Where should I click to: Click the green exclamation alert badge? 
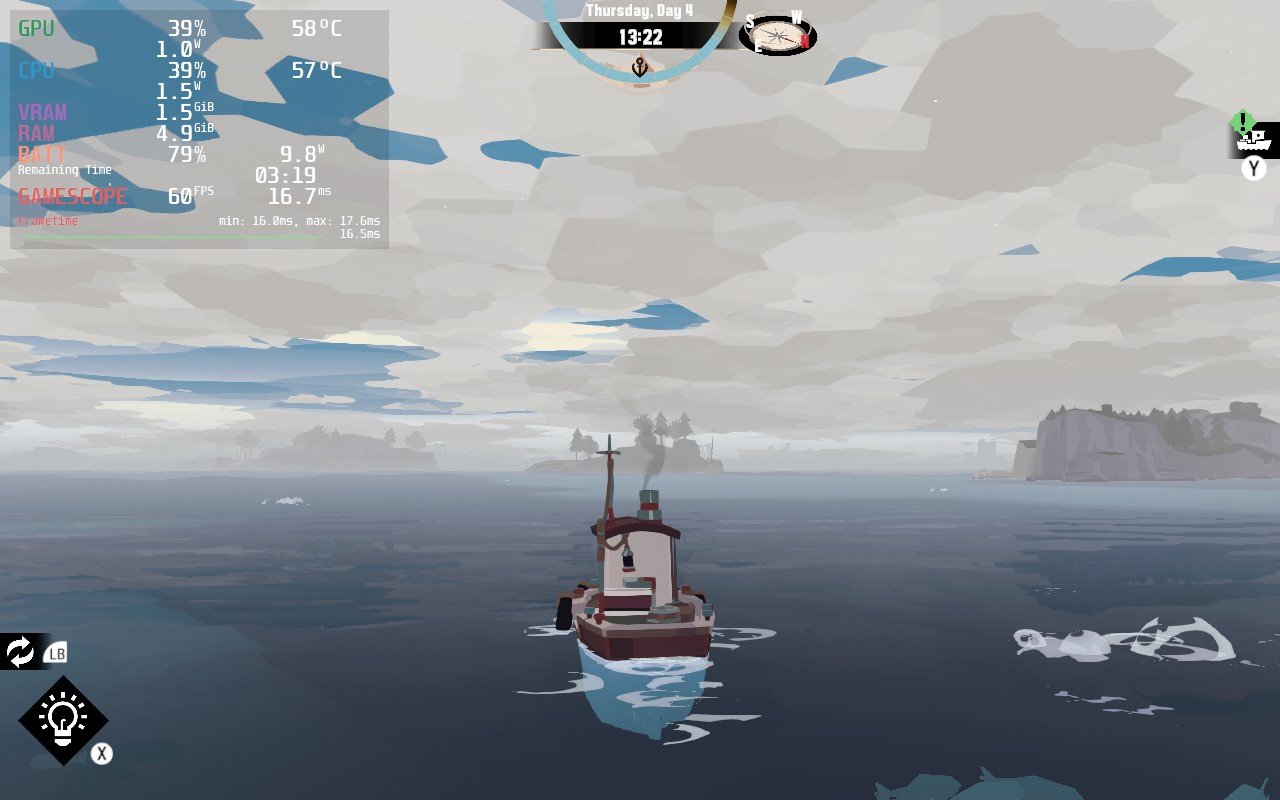click(x=1242, y=122)
